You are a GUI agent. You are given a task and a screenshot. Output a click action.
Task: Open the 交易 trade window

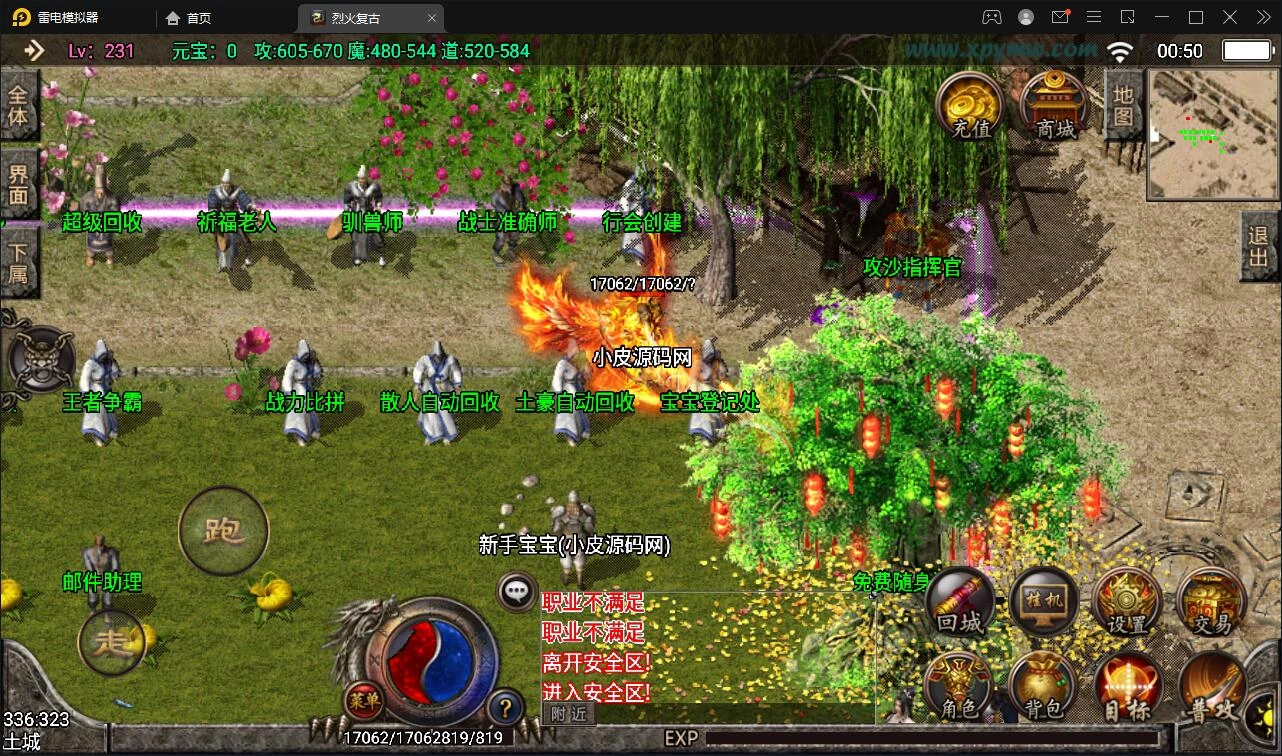pyautogui.click(x=1211, y=602)
